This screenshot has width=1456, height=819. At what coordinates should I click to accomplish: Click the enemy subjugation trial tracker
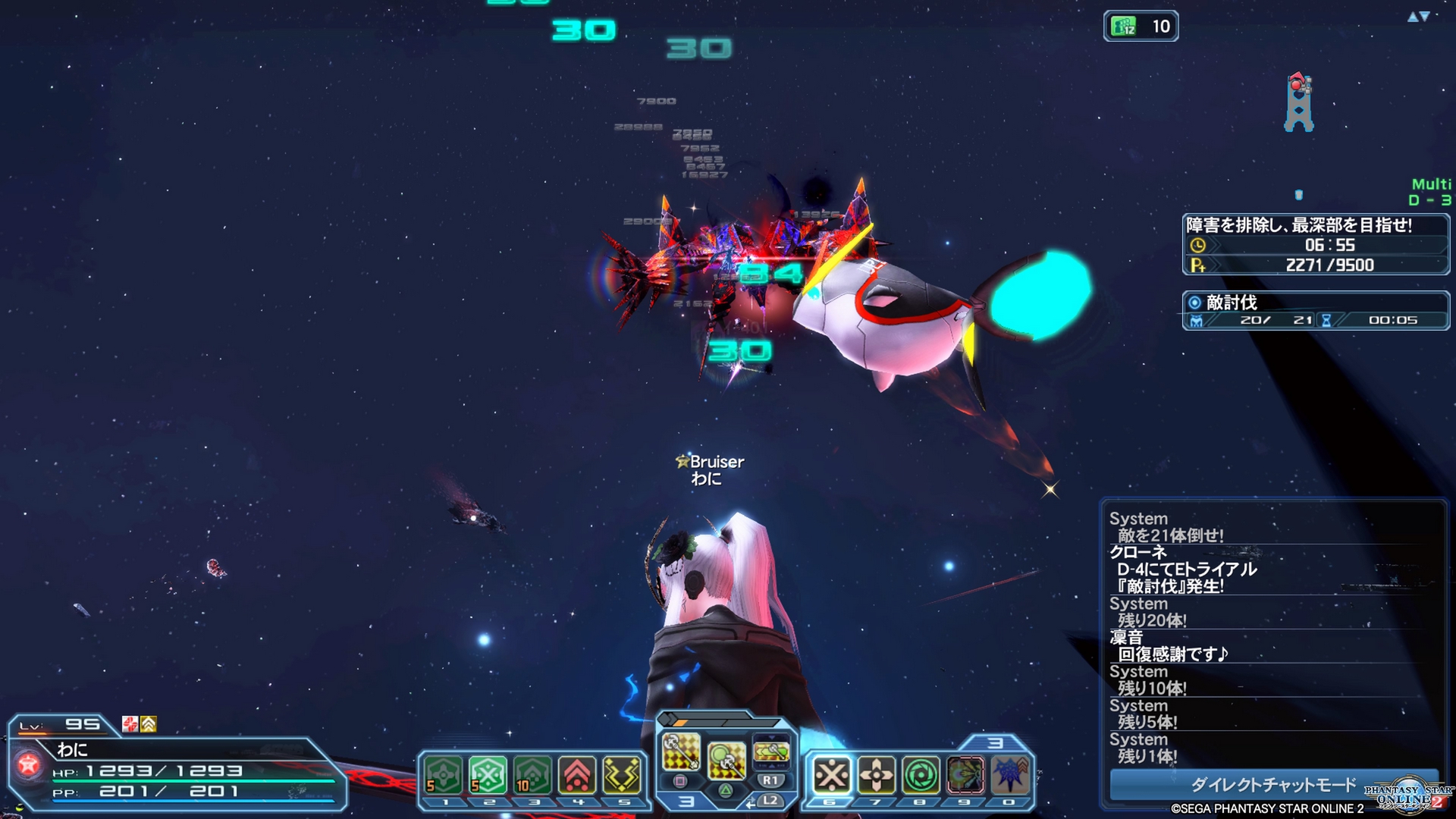(1315, 311)
